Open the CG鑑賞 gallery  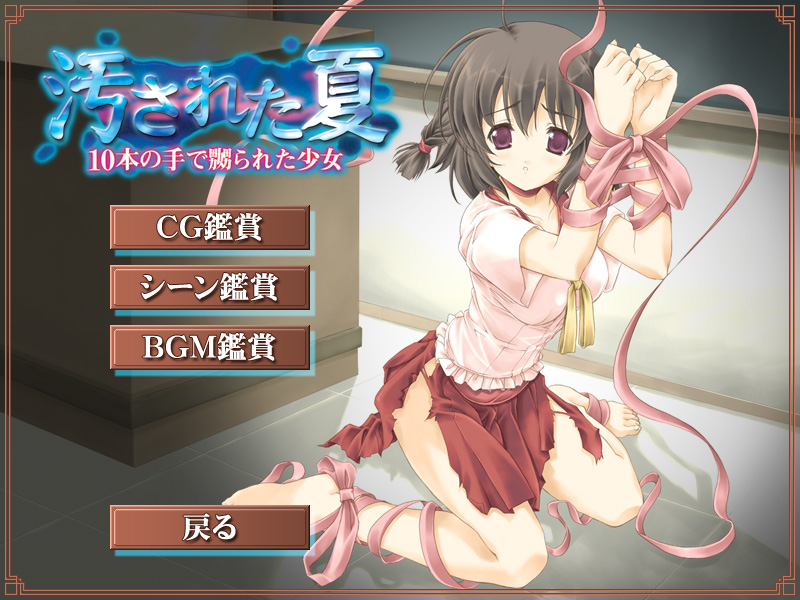pyautogui.click(x=210, y=227)
